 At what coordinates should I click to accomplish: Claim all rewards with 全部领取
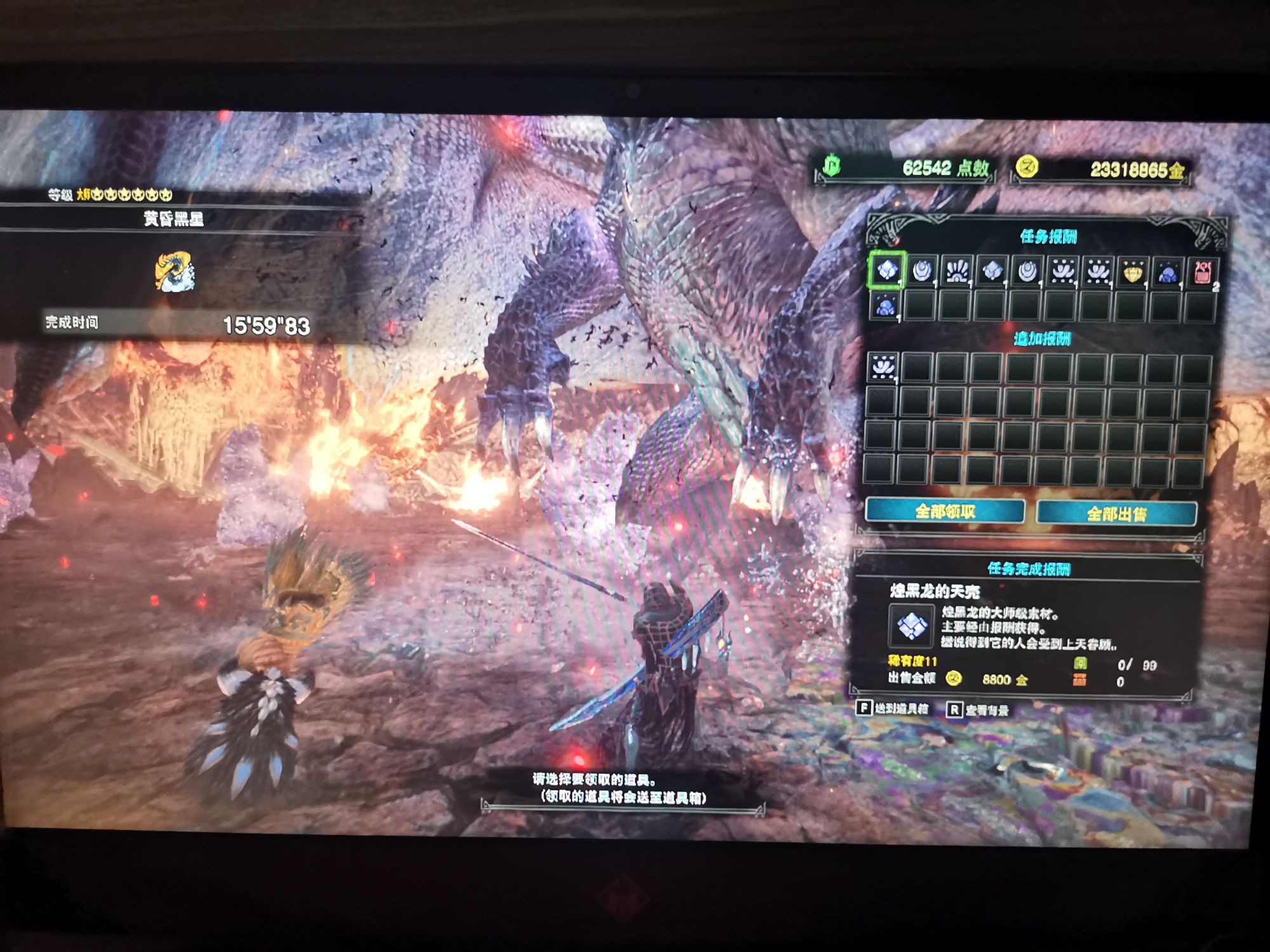[x=945, y=512]
